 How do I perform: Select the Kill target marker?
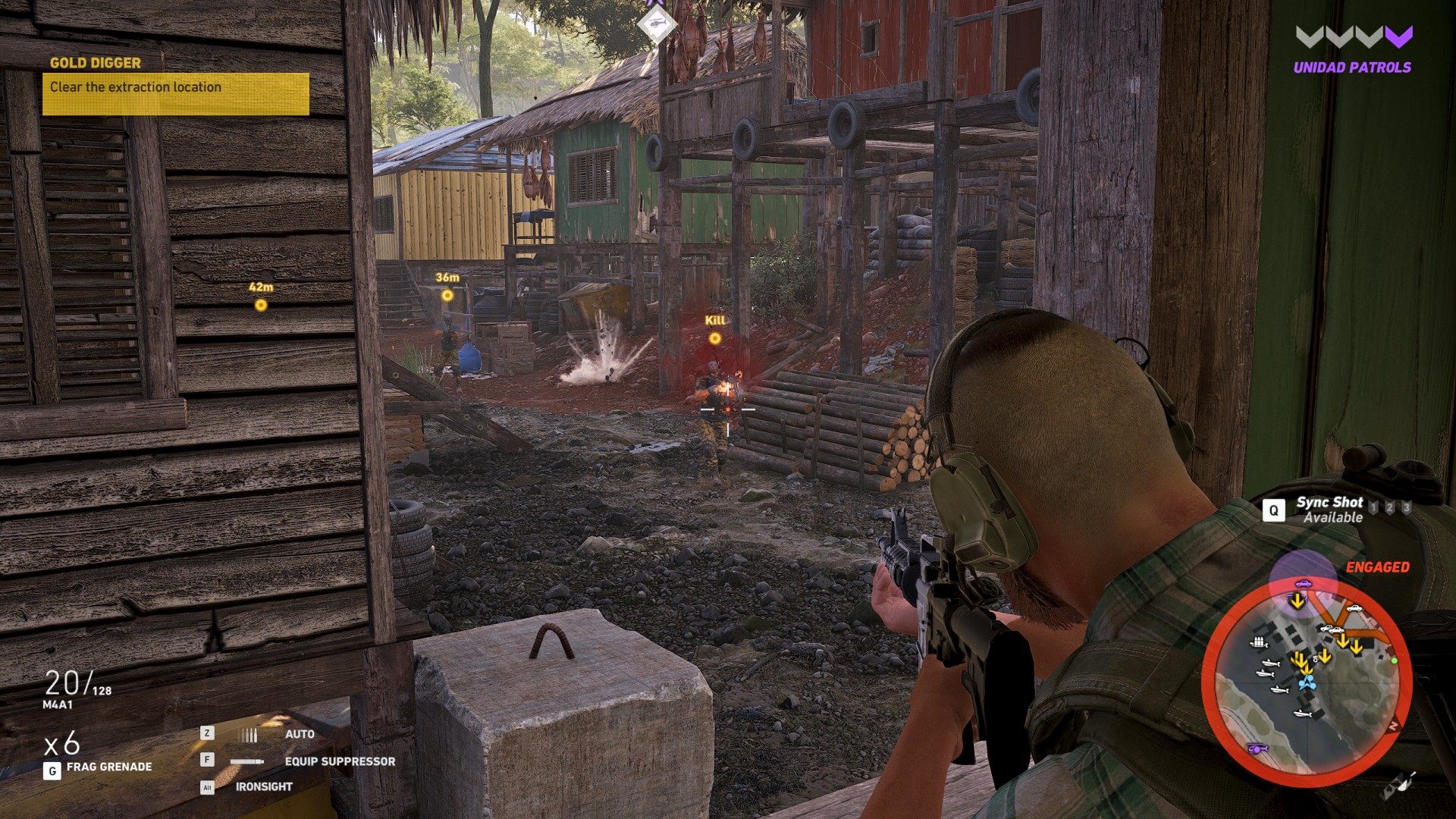[x=714, y=338]
